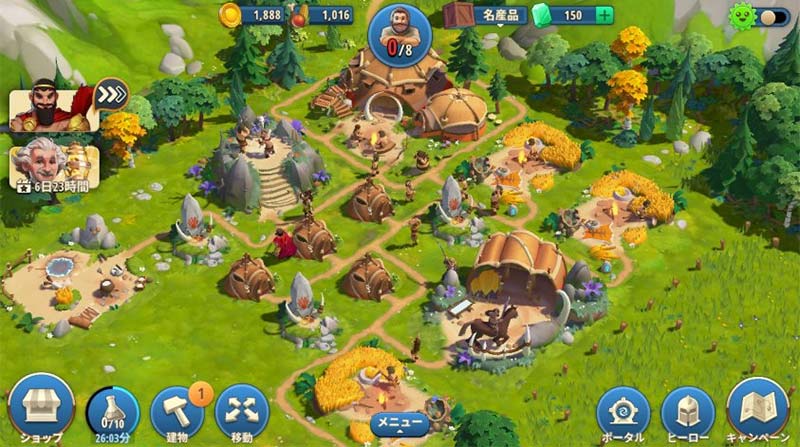Activate the 移動 move mode button
Image resolution: width=800 pixels, height=447 pixels.
[x=242, y=410]
